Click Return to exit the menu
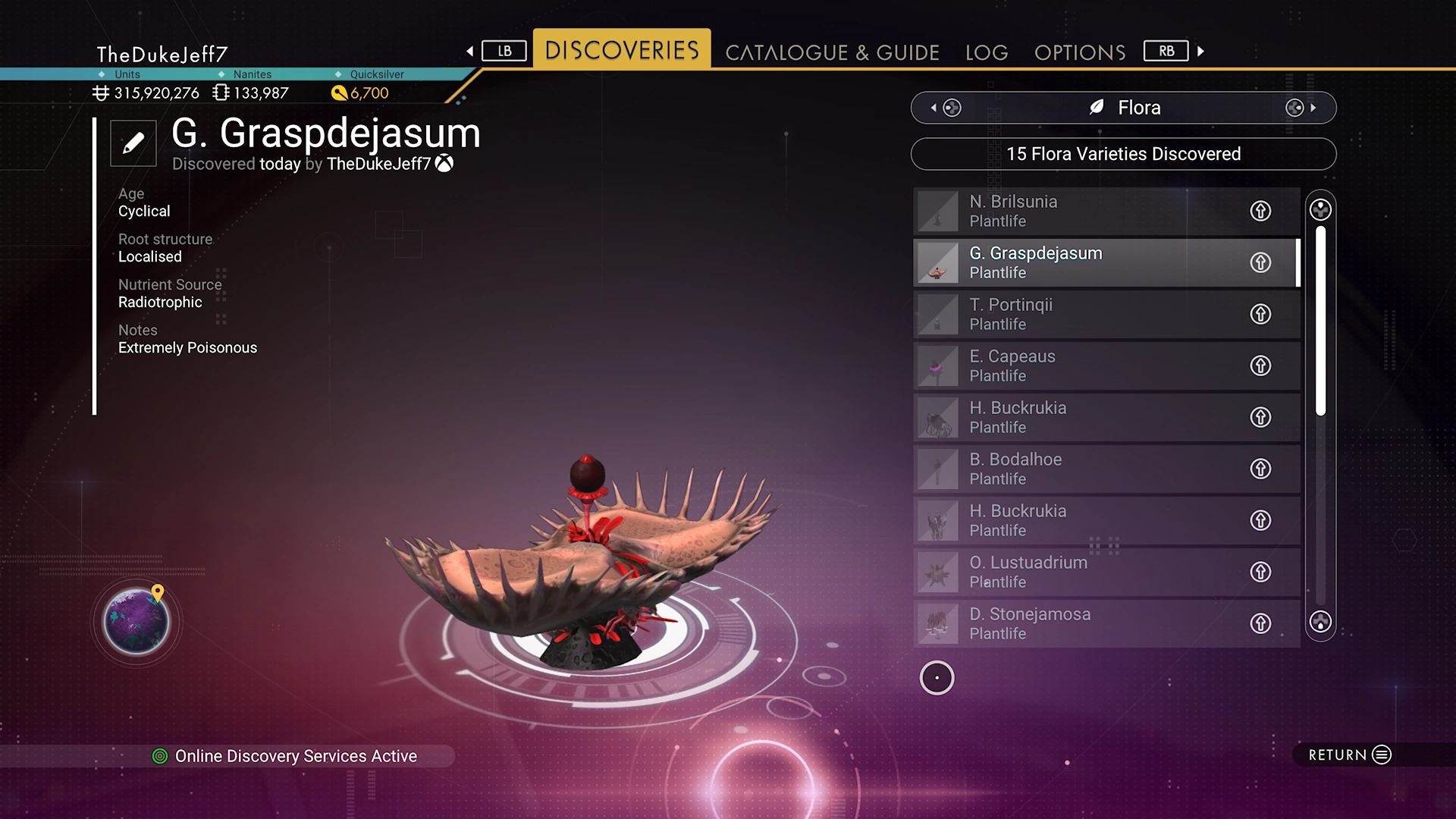 (x=1349, y=755)
